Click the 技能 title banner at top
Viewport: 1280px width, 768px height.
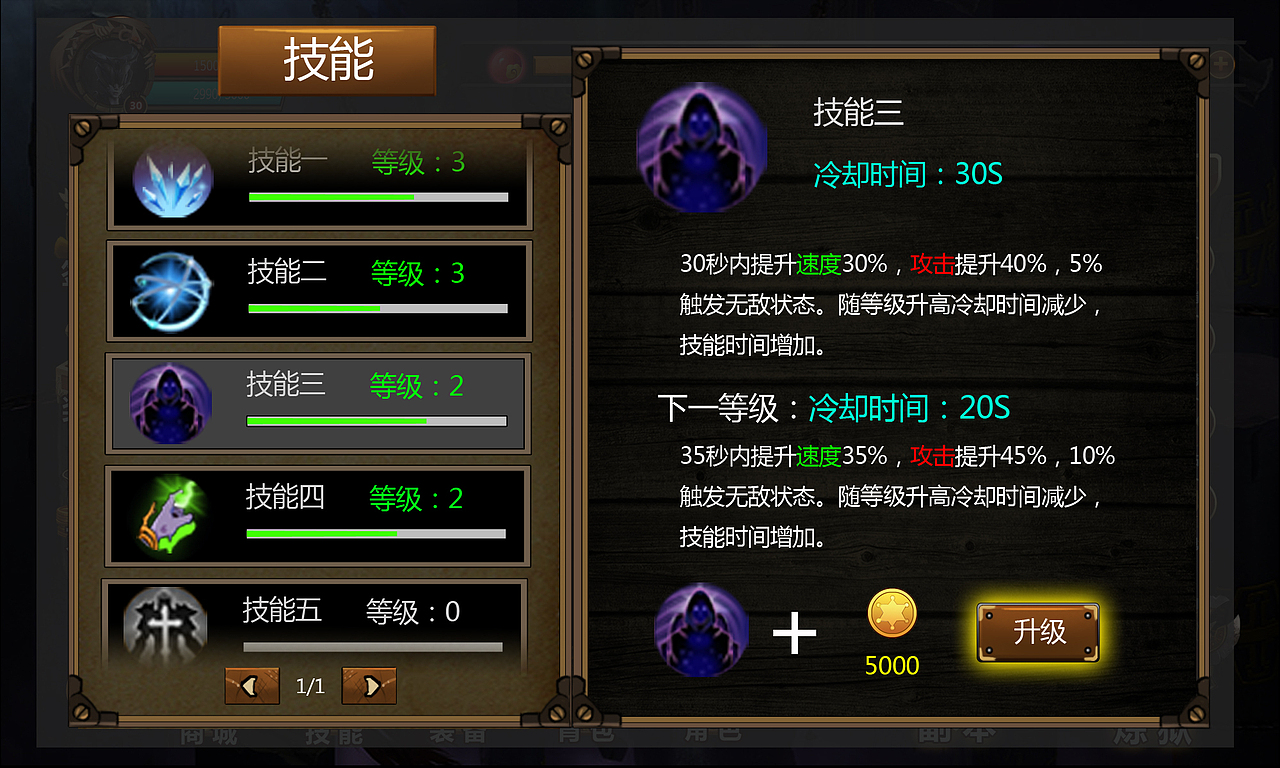(327, 60)
